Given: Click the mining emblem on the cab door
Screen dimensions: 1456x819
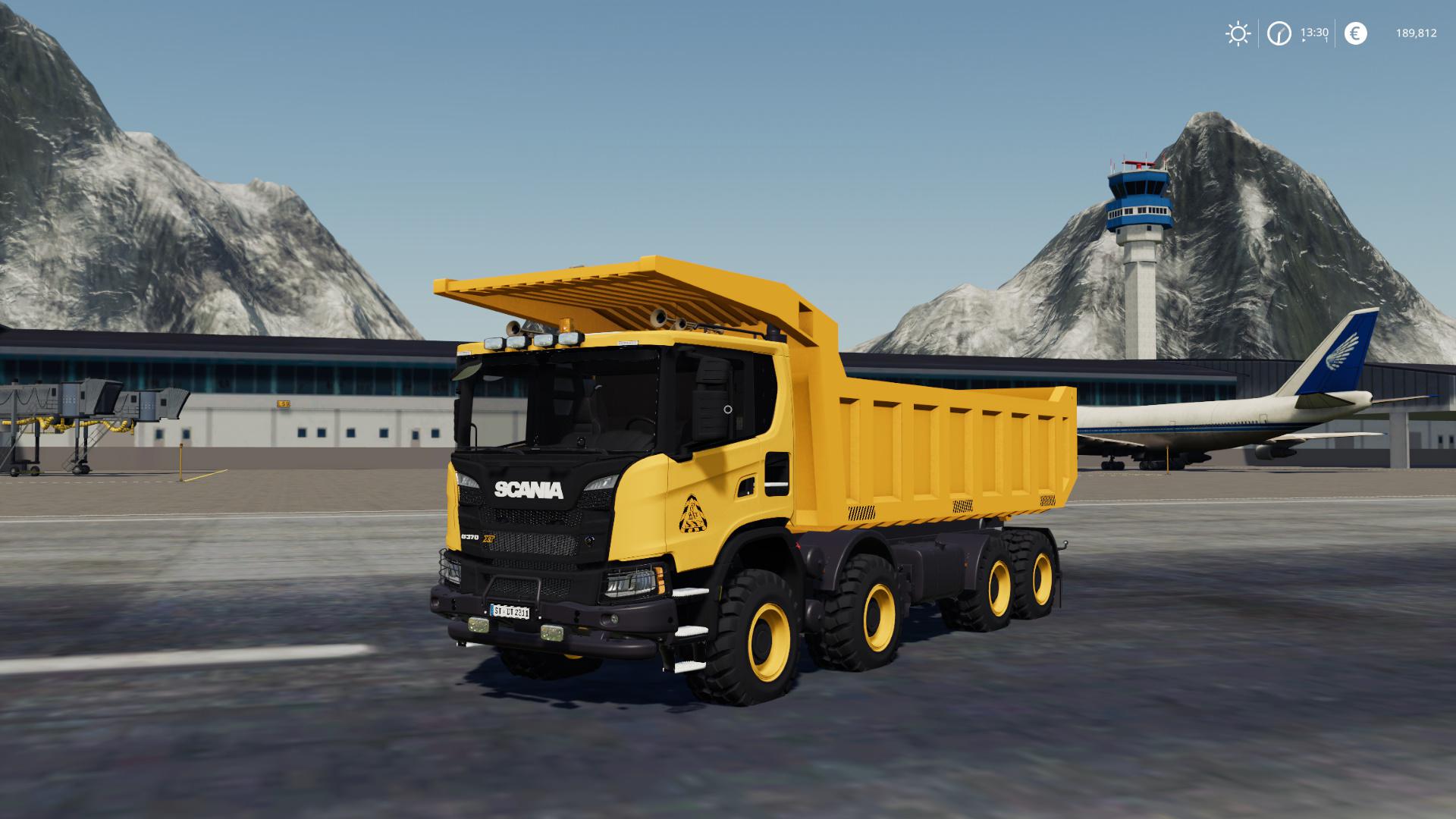Looking at the screenshot, I should pos(693,514).
